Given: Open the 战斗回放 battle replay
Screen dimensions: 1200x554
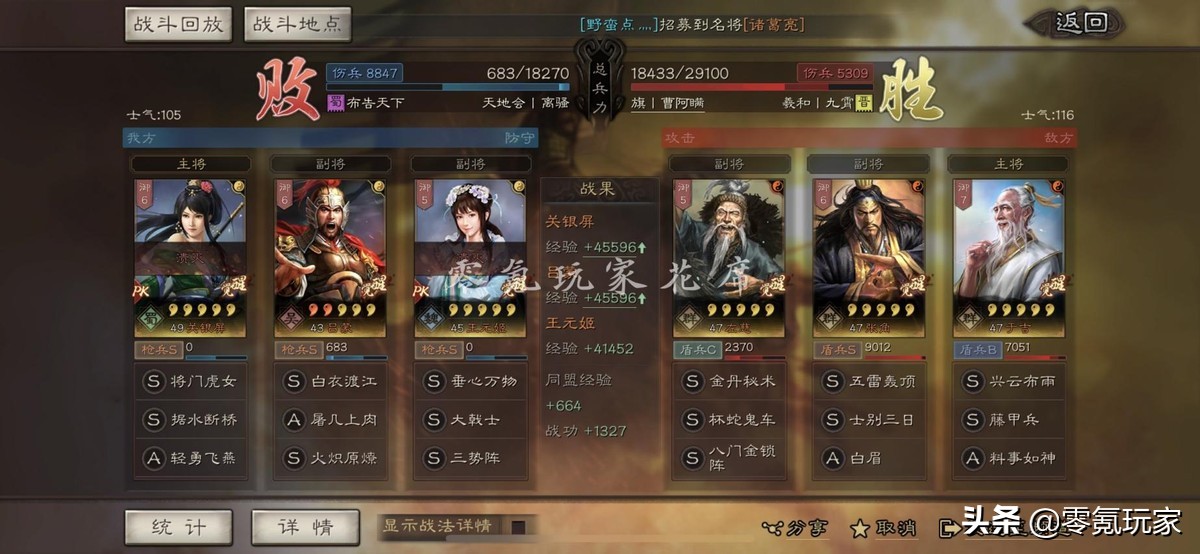Looking at the screenshot, I should tap(179, 24).
